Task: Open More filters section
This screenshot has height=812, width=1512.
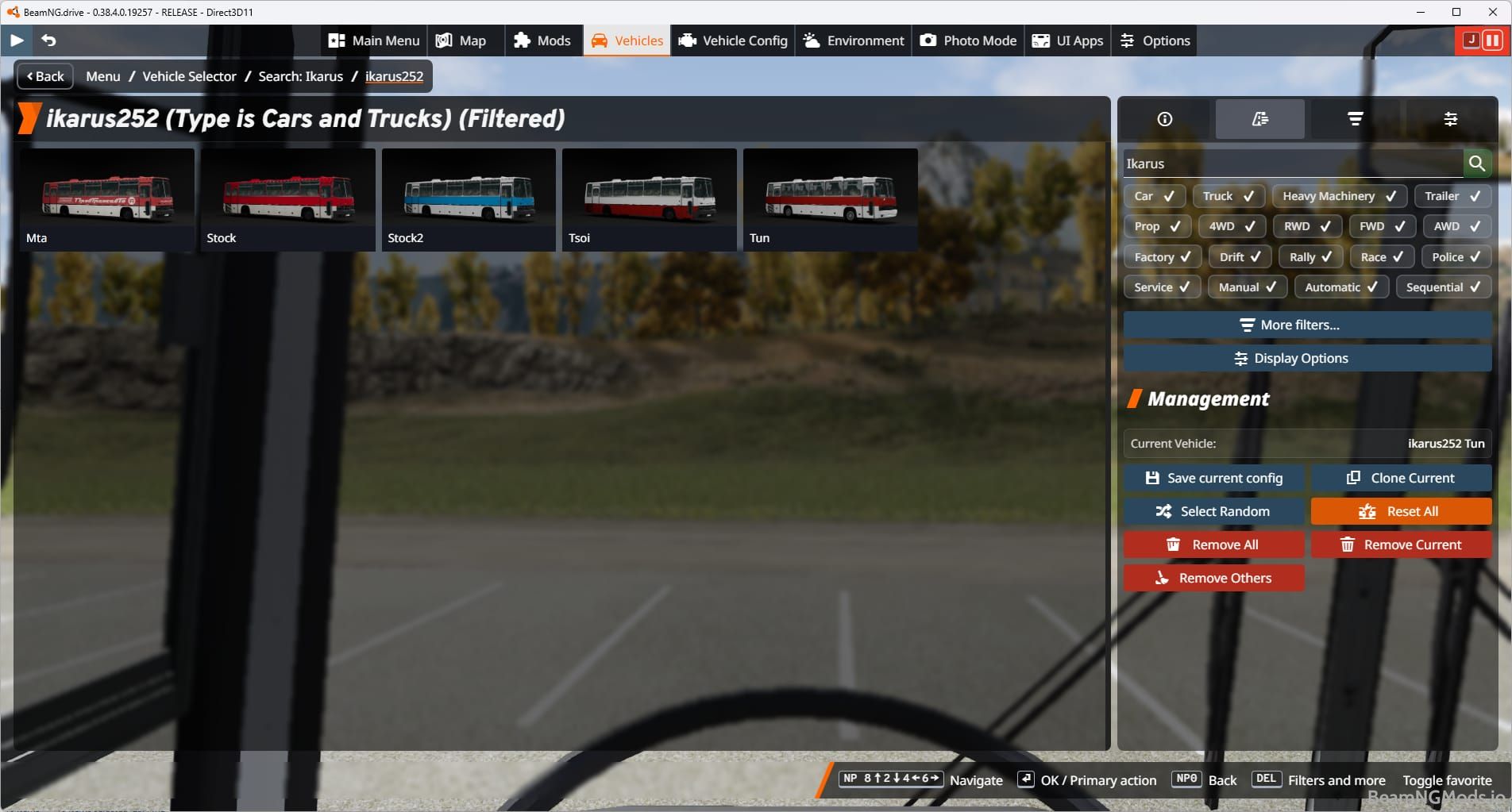Action: tap(1306, 325)
